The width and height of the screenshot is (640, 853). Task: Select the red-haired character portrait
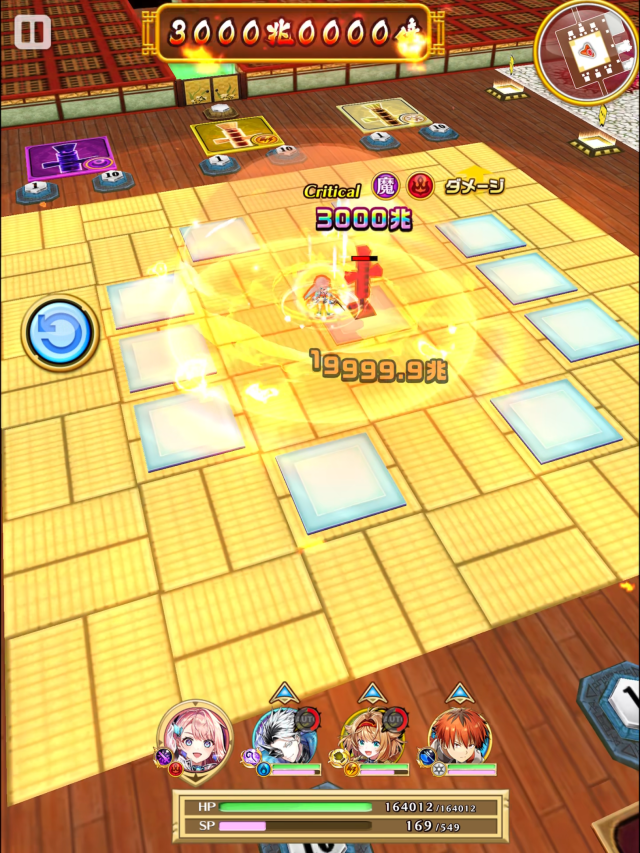tap(460, 741)
